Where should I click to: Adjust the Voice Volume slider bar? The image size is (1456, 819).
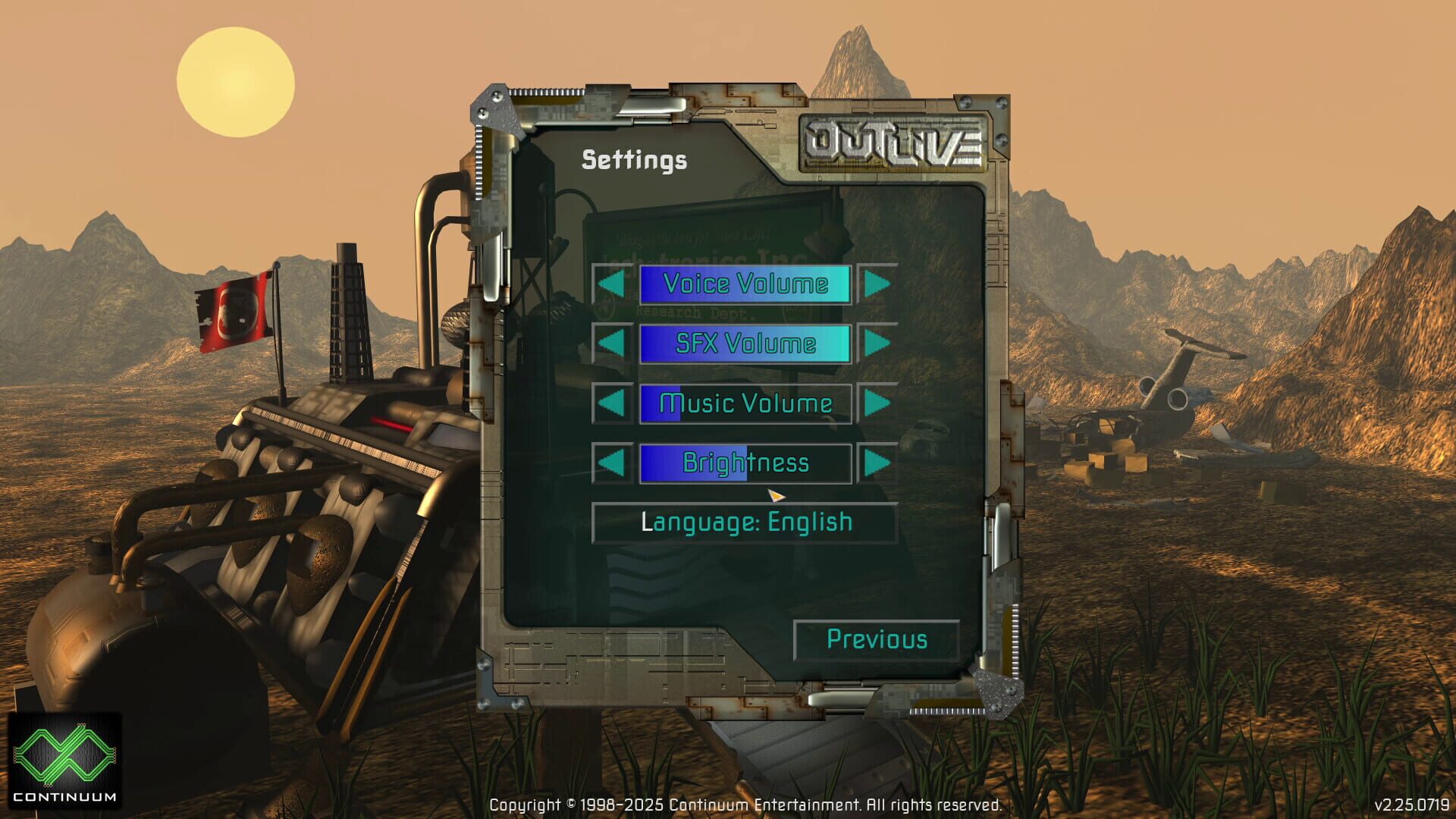[745, 284]
